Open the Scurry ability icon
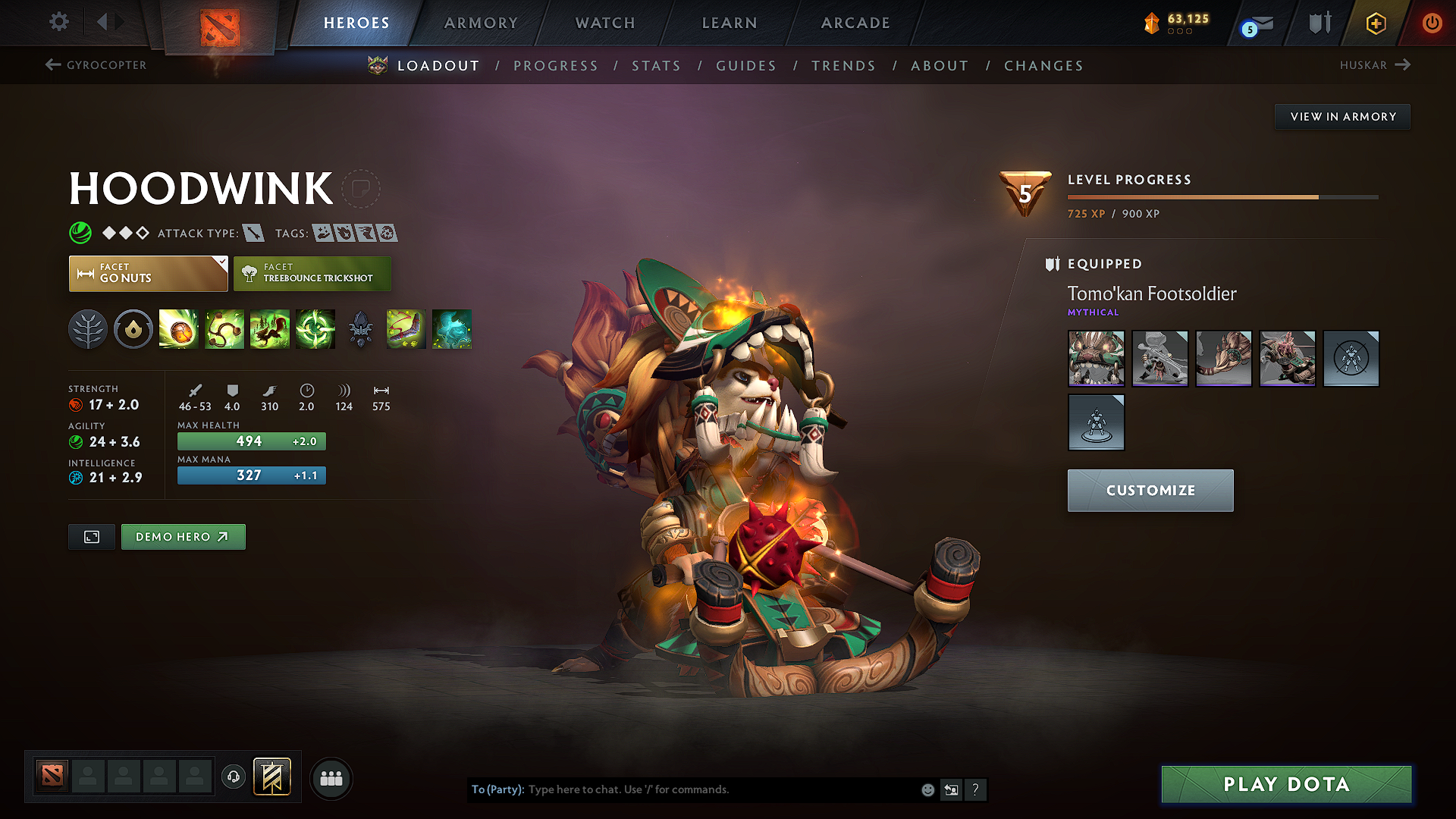The height and width of the screenshot is (819, 1456). [269, 329]
